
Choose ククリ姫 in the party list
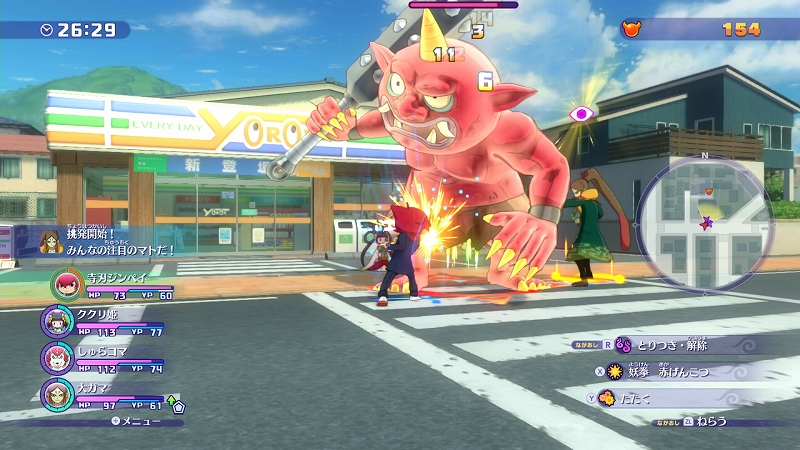[x=55, y=321]
